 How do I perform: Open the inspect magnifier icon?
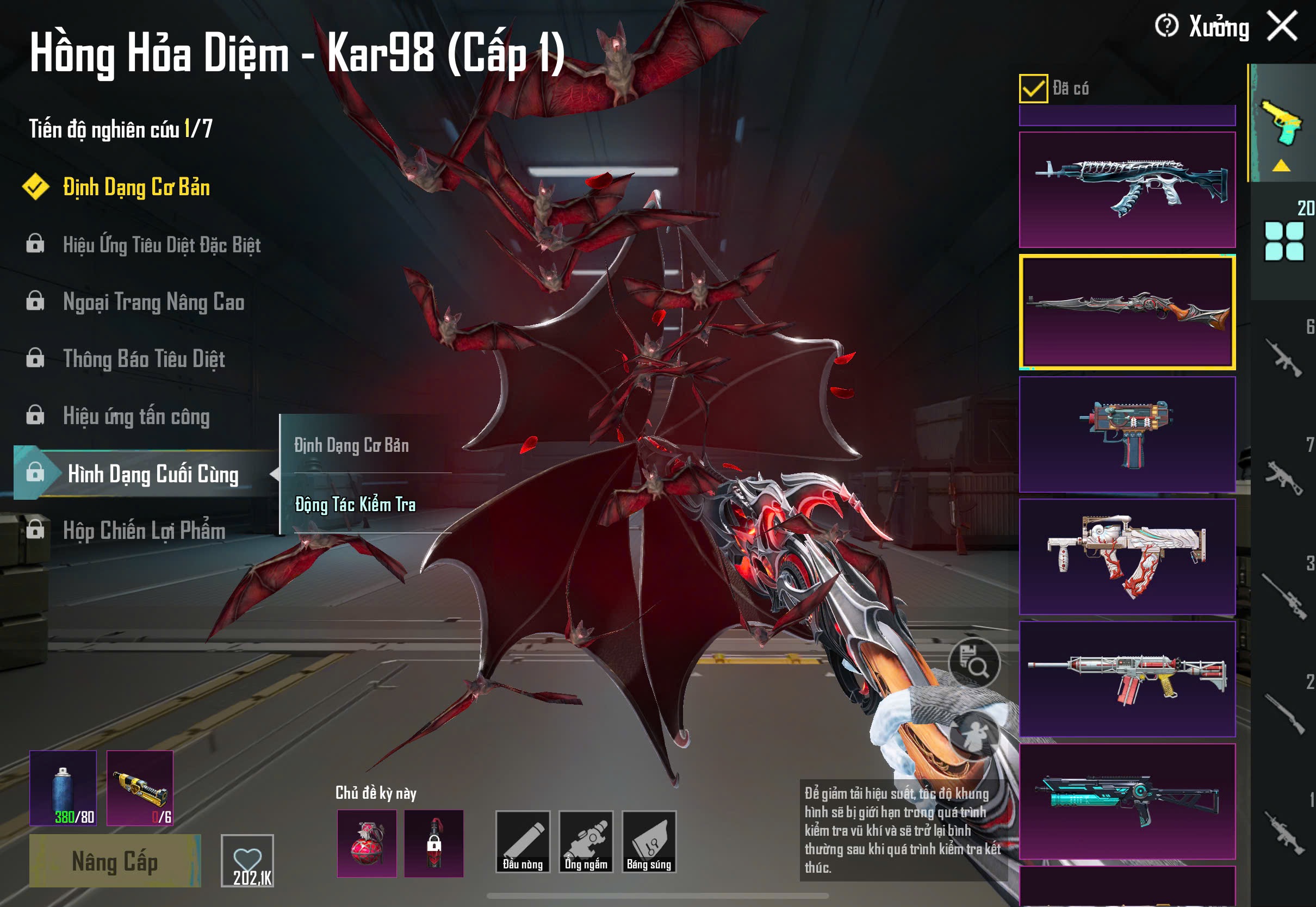pos(974,663)
